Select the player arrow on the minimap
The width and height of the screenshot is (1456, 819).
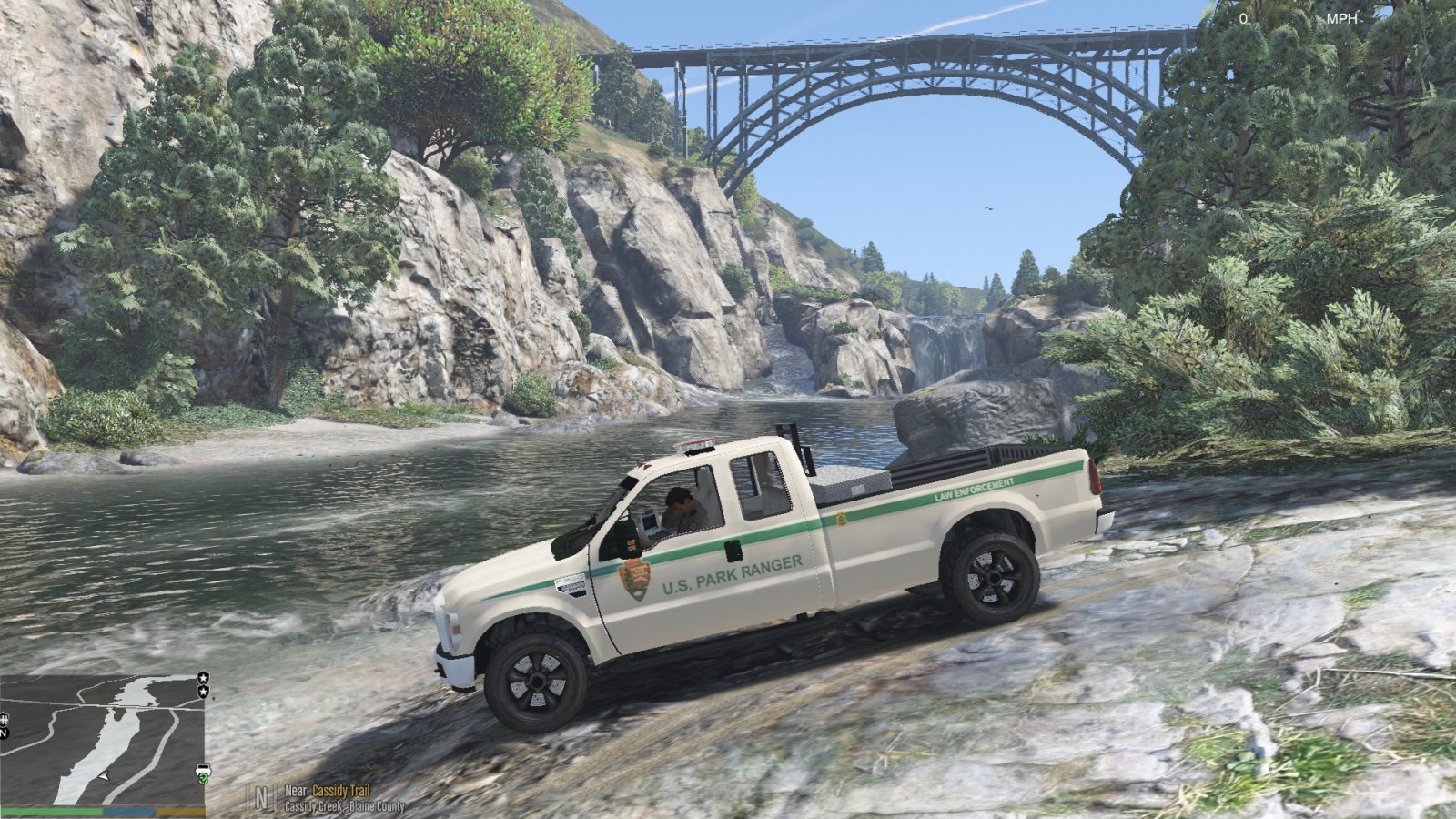click(105, 774)
